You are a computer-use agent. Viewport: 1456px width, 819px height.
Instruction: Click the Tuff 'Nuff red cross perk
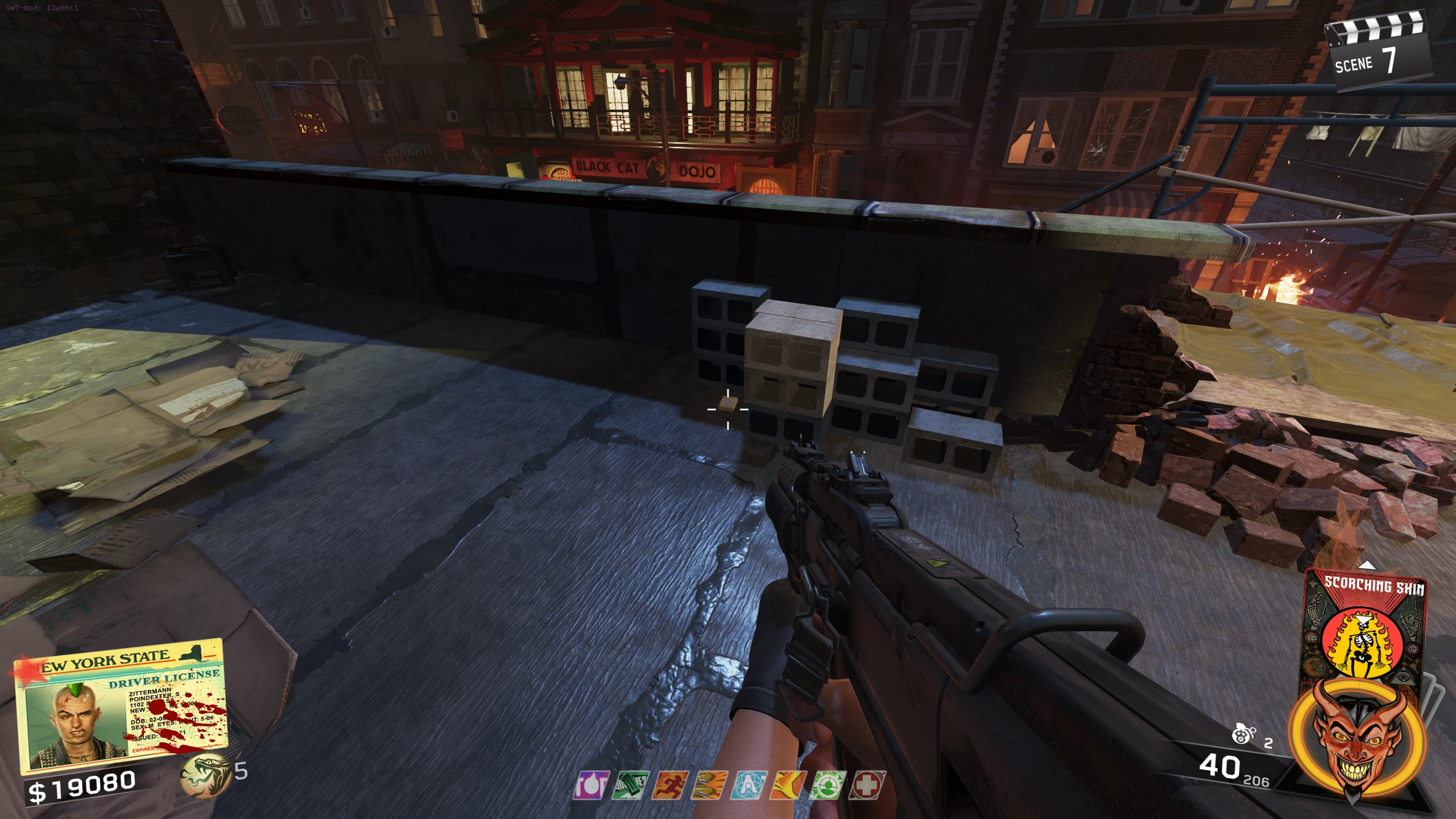pyautogui.click(x=867, y=786)
